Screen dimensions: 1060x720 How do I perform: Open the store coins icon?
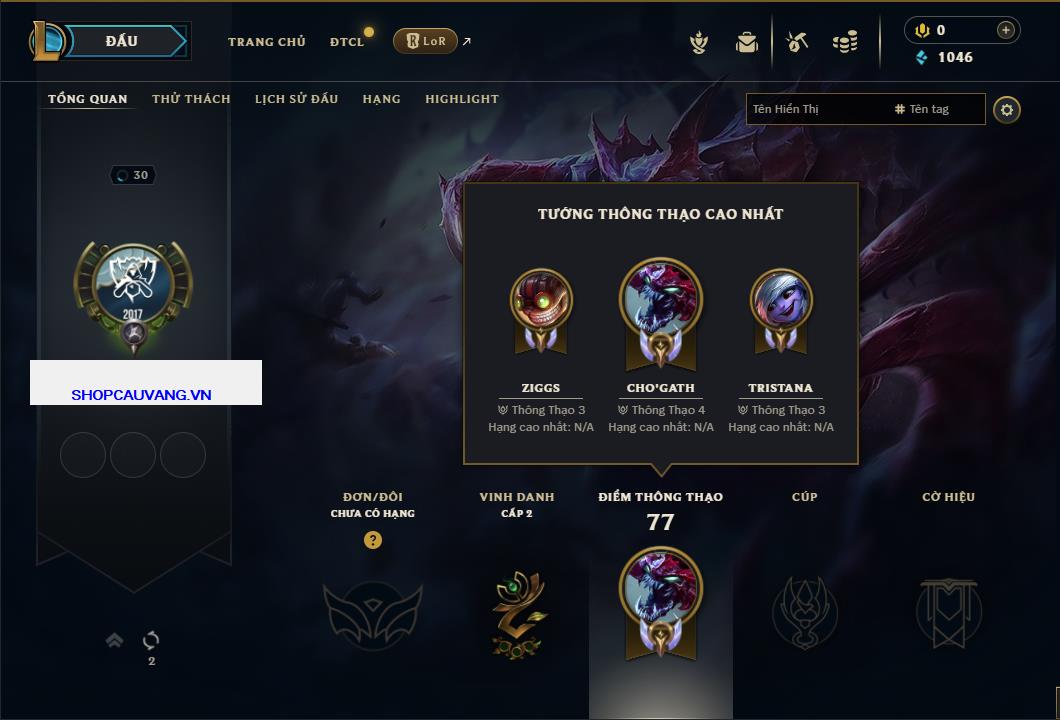tap(845, 42)
